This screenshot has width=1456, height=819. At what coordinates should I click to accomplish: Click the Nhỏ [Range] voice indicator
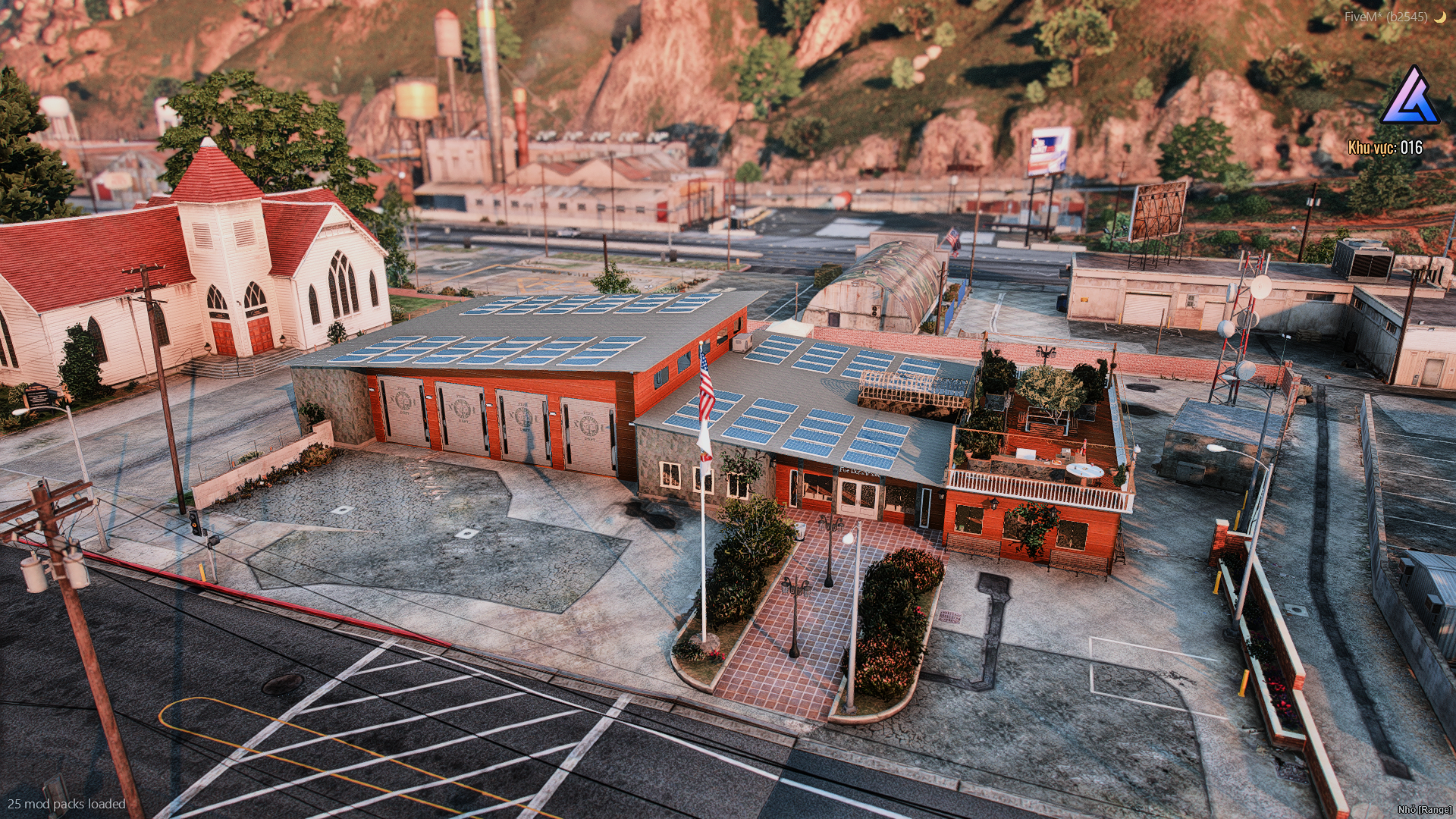point(1424,810)
